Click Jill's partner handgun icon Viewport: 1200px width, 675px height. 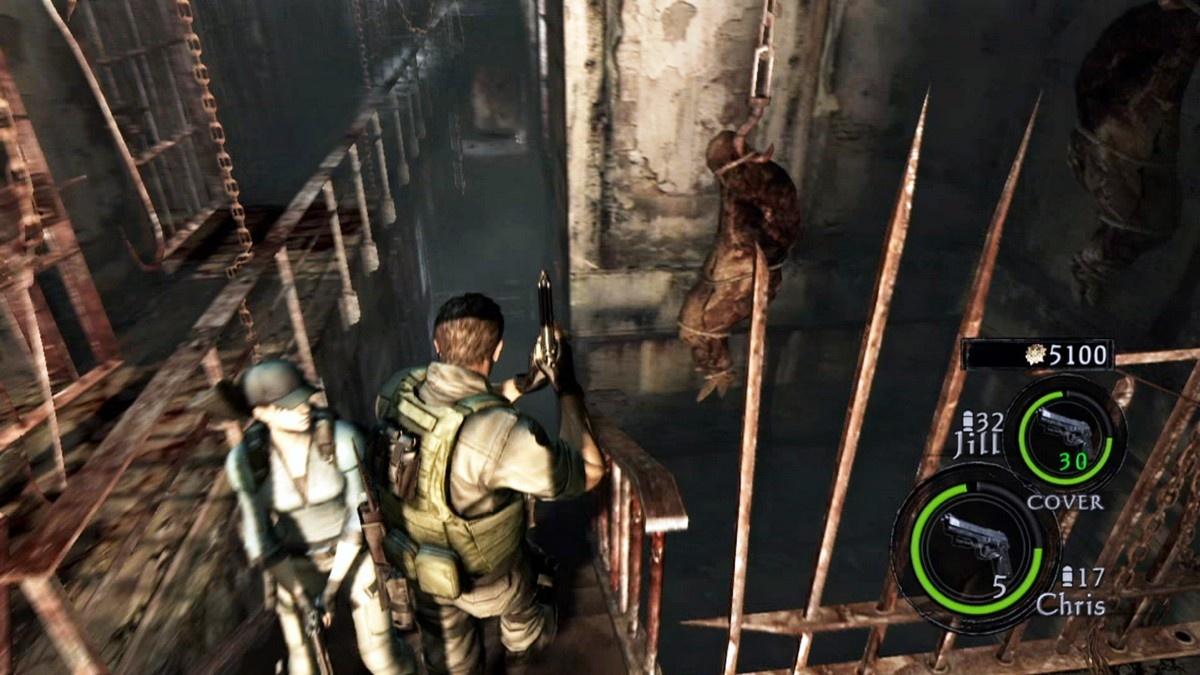click(x=1065, y=431)
